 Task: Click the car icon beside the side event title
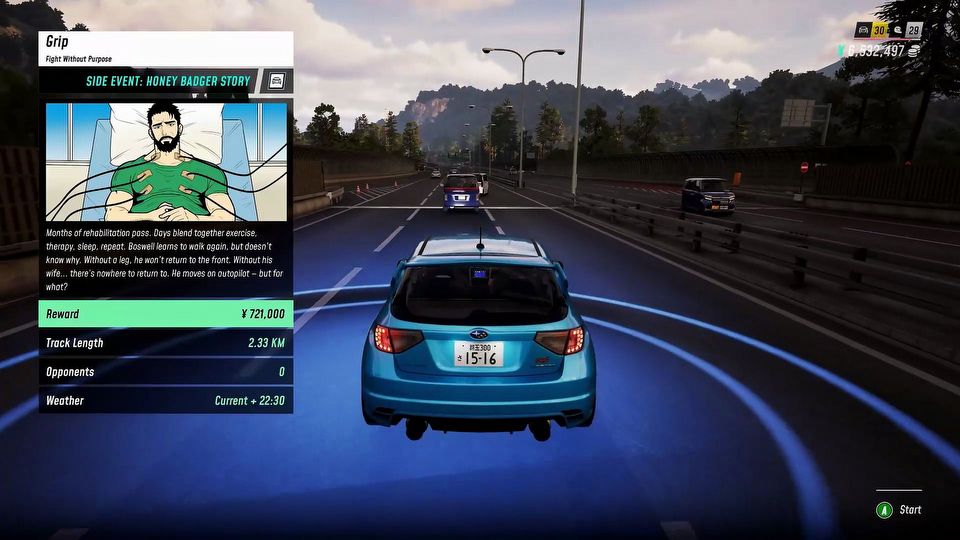[x=277, y=81]
